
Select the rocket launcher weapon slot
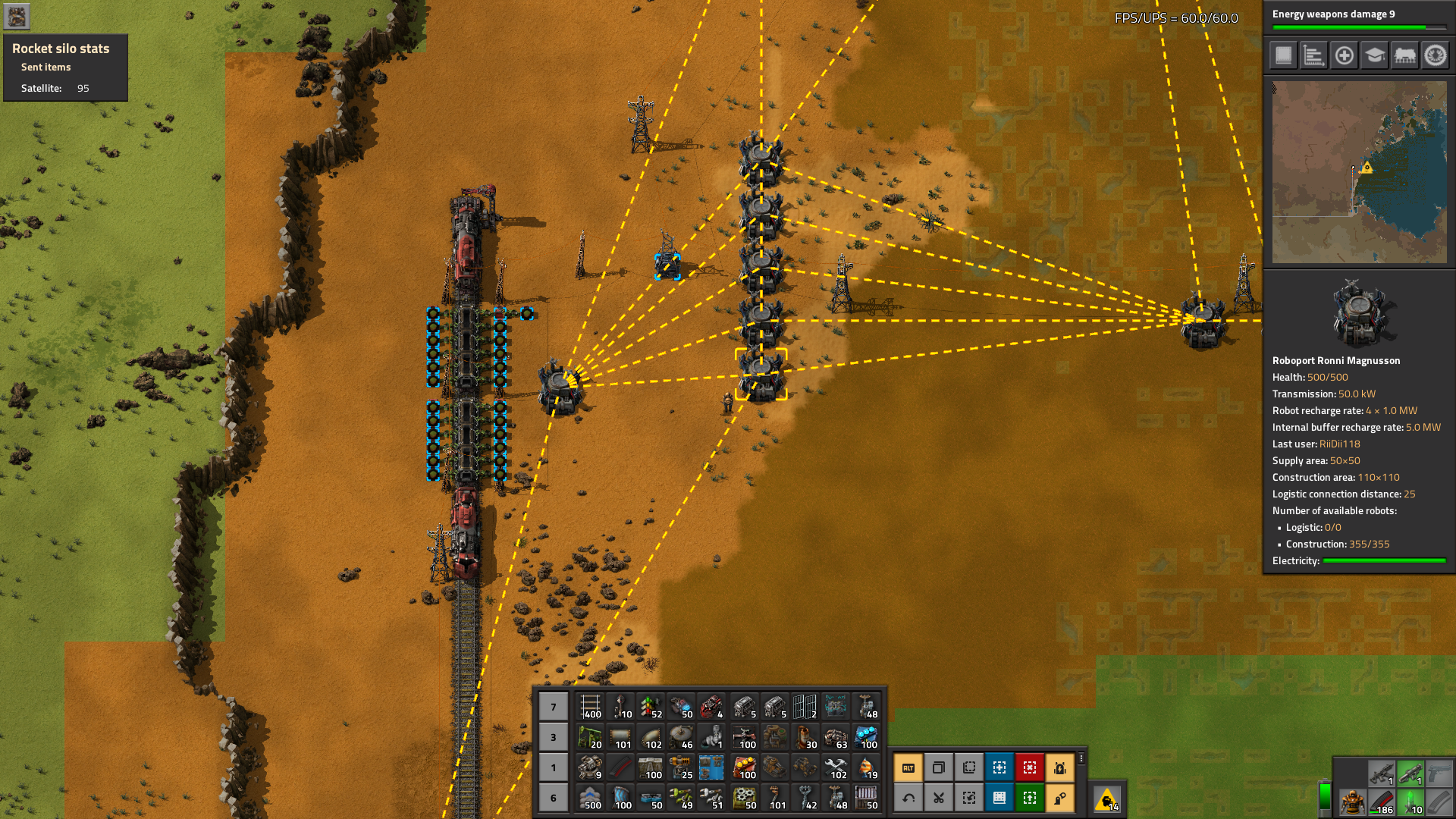tap(1410, 773)
